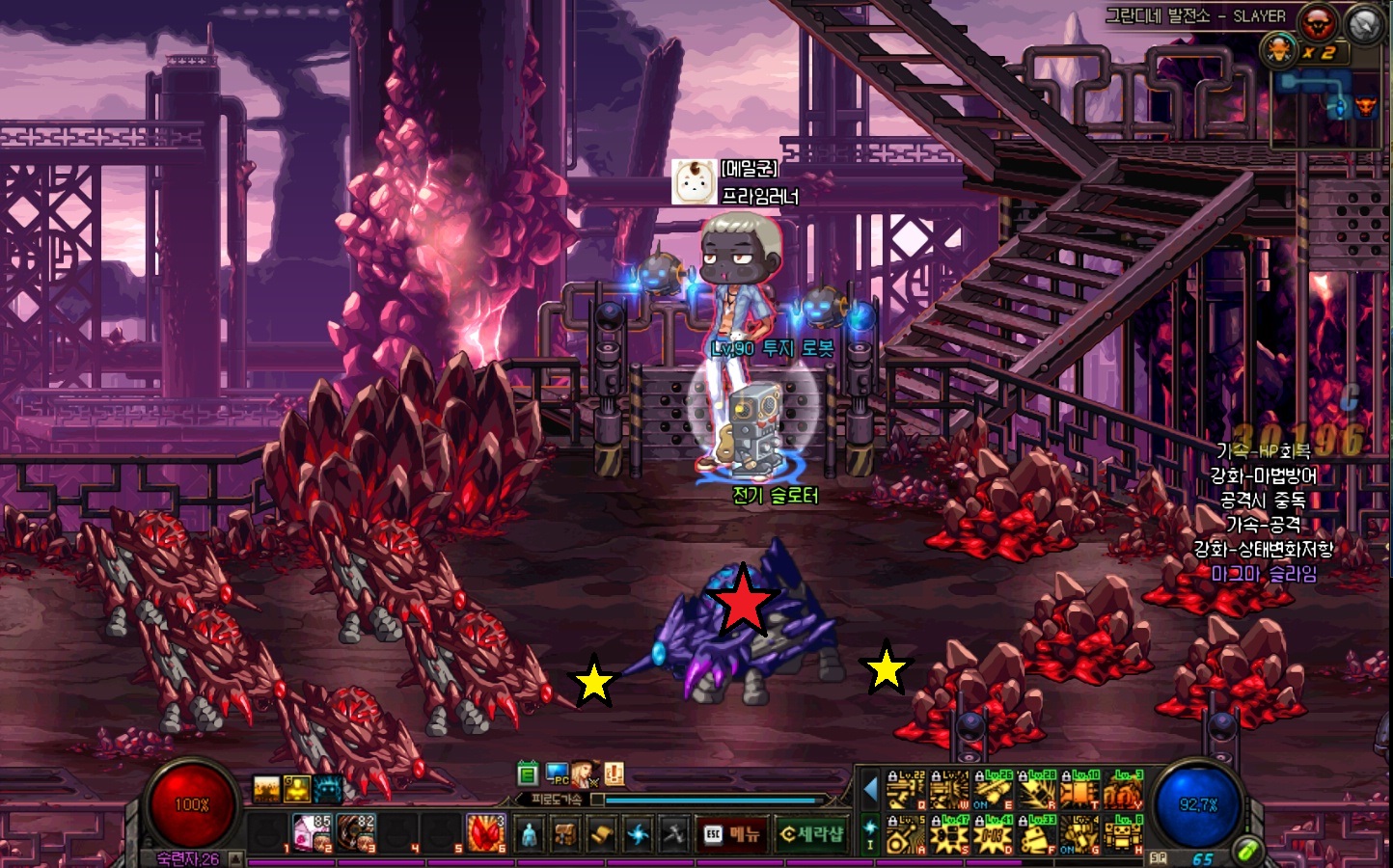
Task: Open the quest scroll icon
Action: 602,834
